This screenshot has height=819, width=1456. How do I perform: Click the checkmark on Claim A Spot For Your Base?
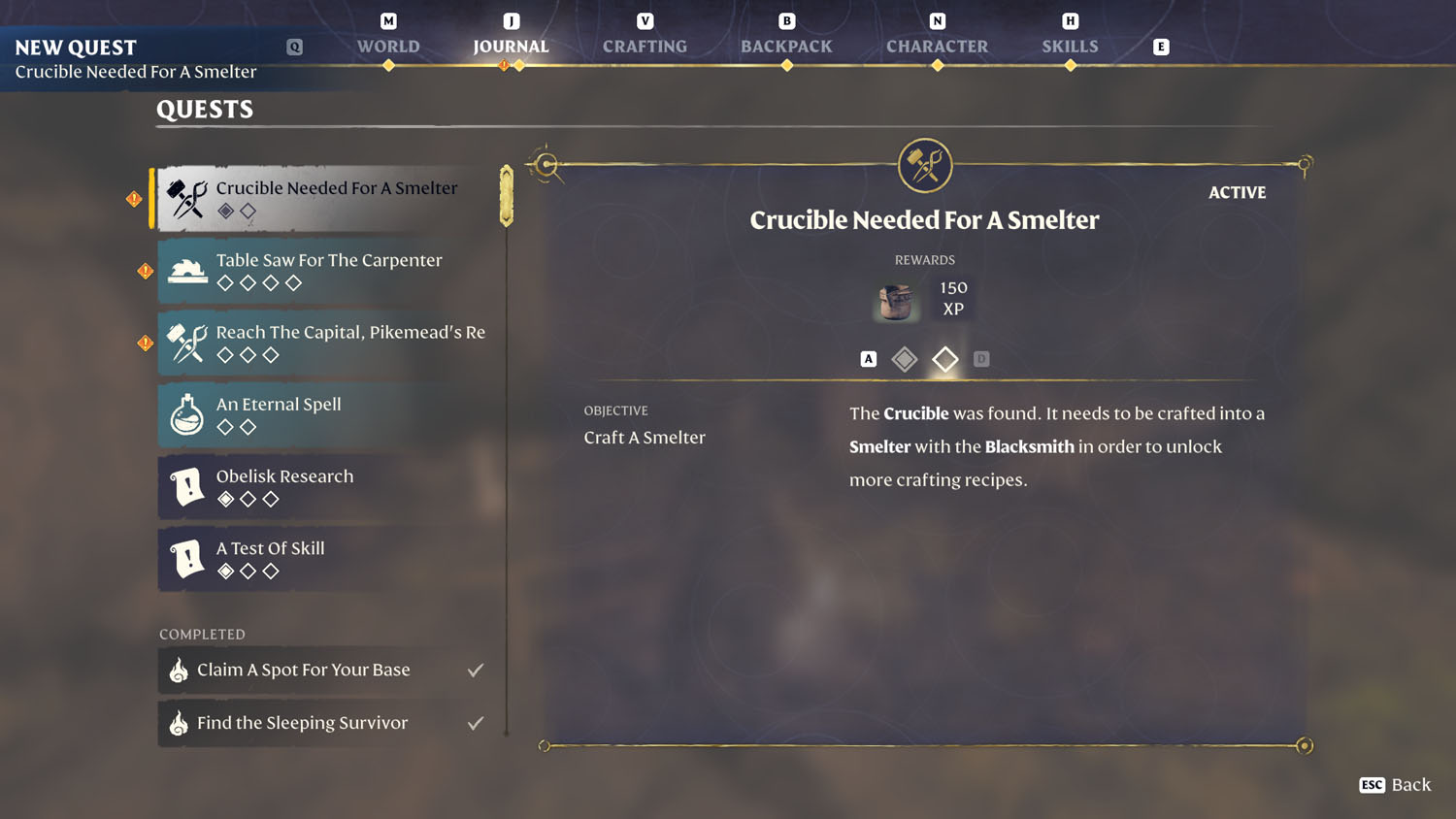475,669
